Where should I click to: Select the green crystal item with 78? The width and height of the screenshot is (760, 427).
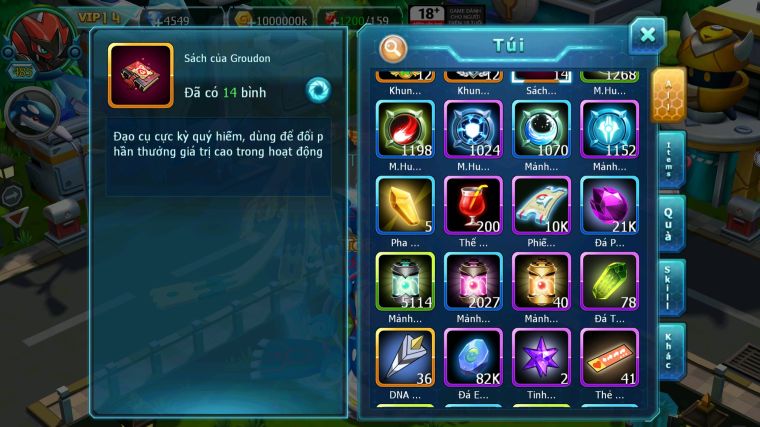pos(609,281)
